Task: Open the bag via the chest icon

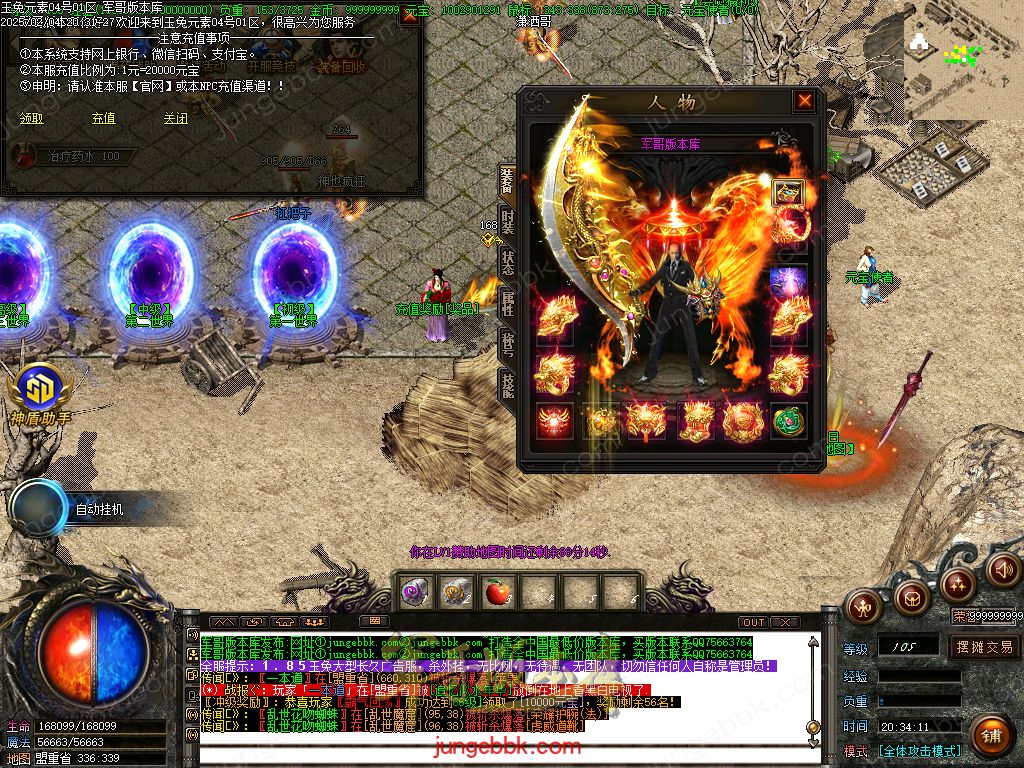Action: [910, 598]
